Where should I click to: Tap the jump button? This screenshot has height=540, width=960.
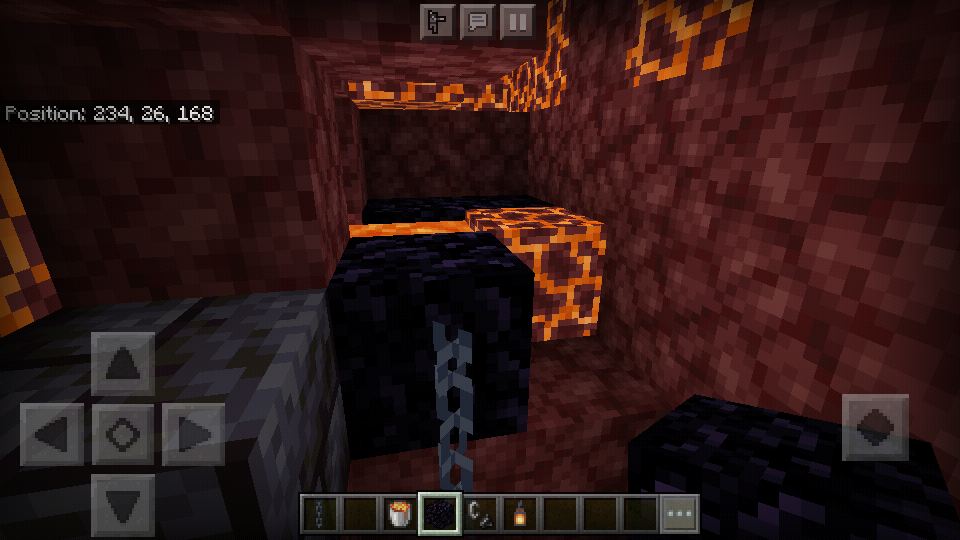point(875,427)
